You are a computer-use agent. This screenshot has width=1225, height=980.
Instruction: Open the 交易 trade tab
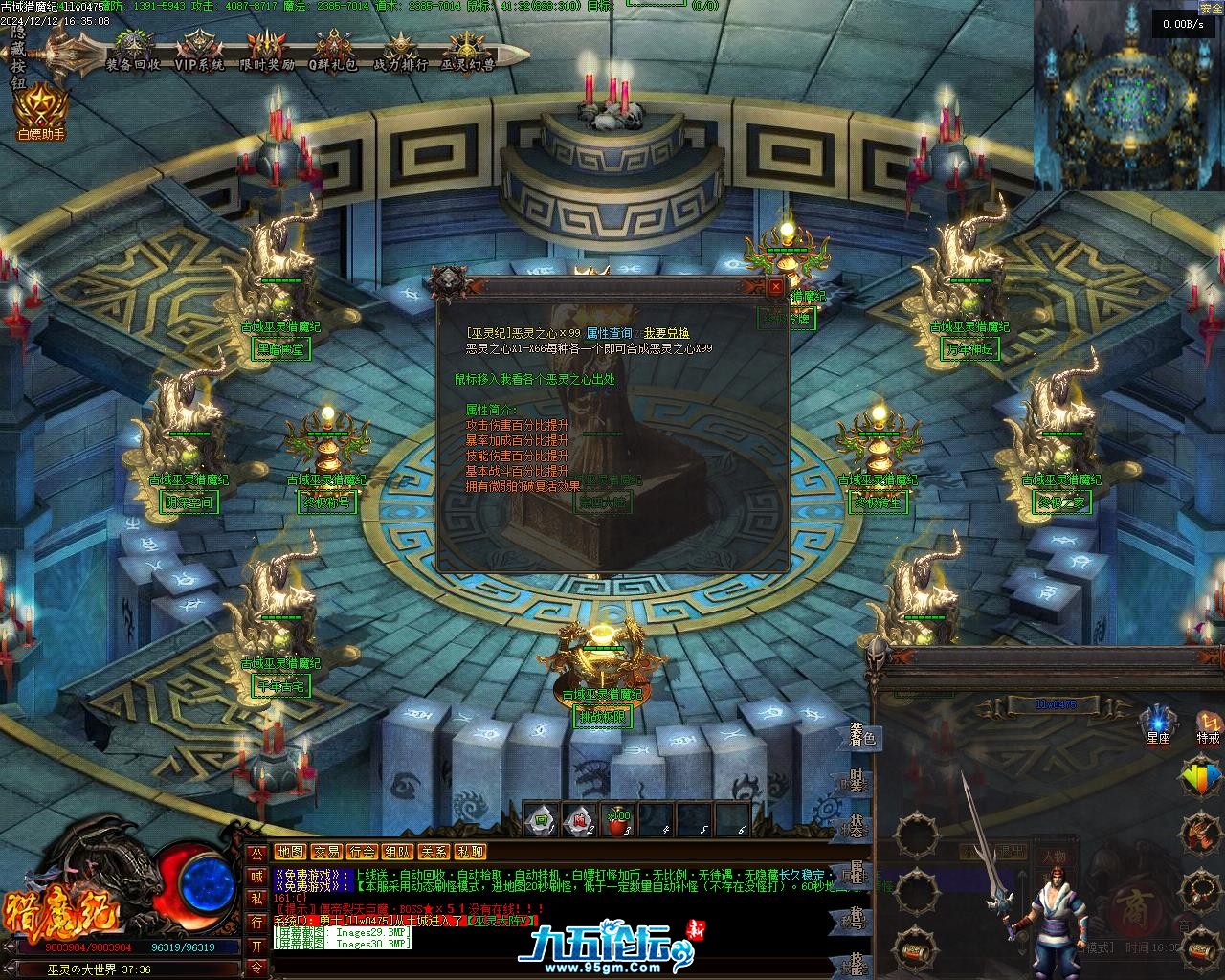point(326,852)
